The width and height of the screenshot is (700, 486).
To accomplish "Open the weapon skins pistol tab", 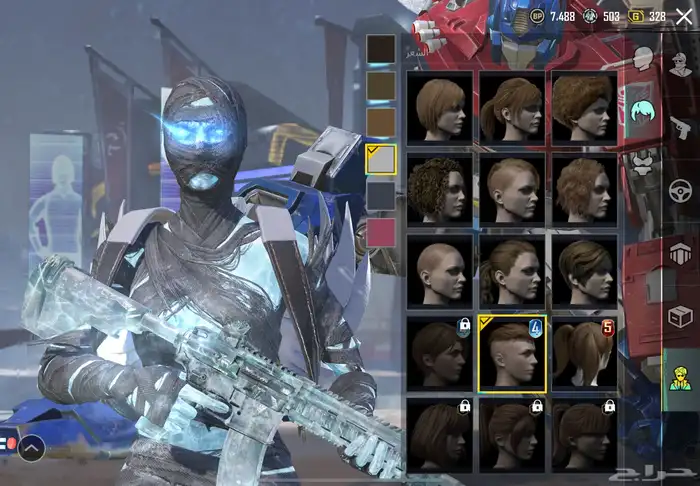I will 682,127.
